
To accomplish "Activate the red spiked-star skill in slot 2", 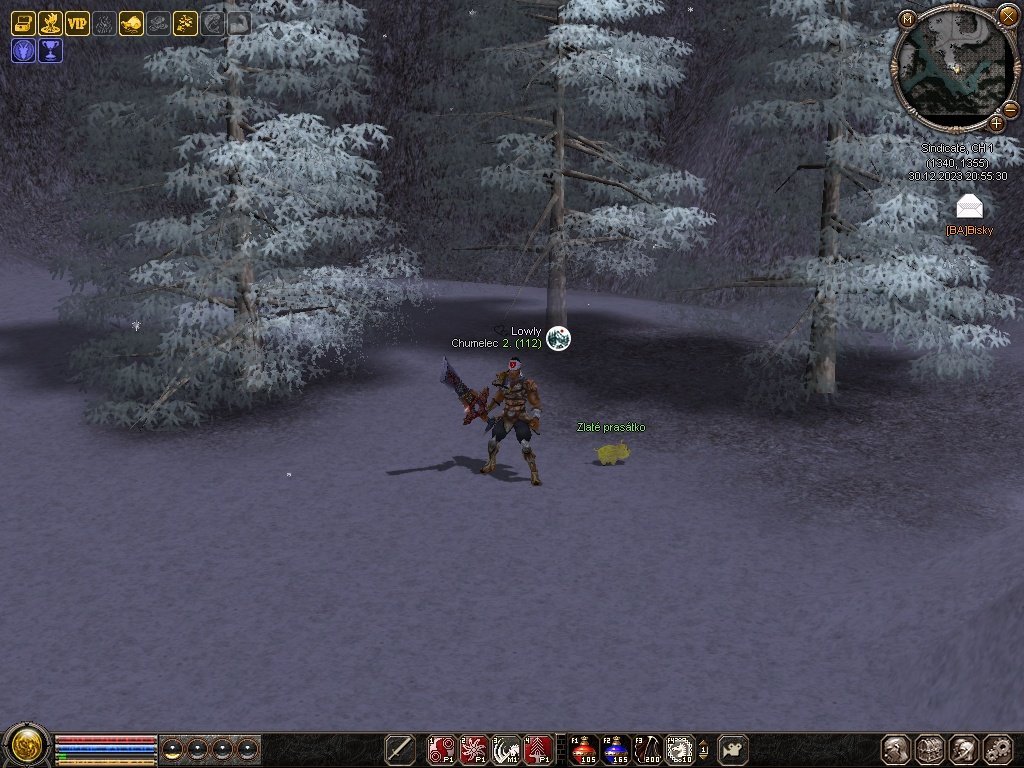I will tap(474, 748).
